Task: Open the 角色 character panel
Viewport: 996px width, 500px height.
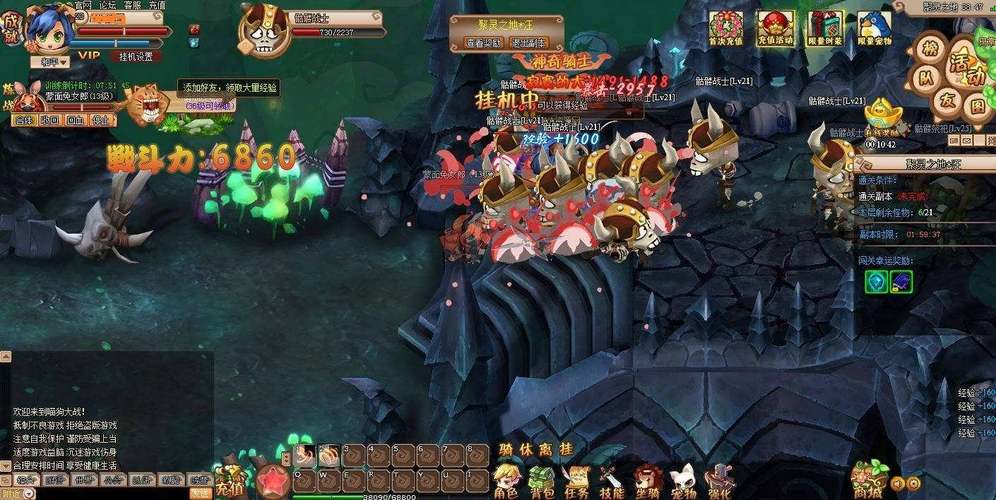Action: 506,478
